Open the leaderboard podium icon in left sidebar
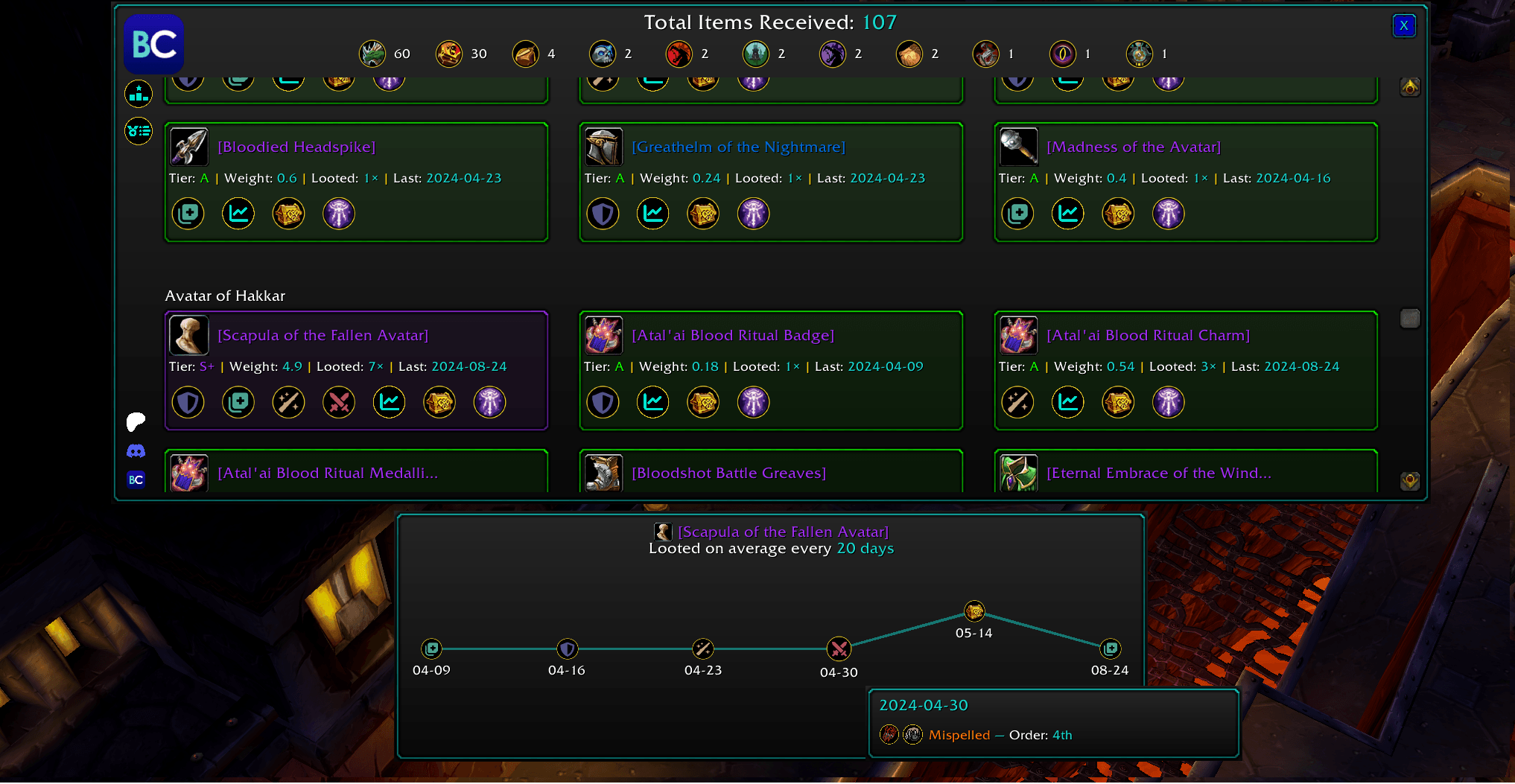Image resolution: width=1515 pixels, height=784 pixels. point(138,94)
